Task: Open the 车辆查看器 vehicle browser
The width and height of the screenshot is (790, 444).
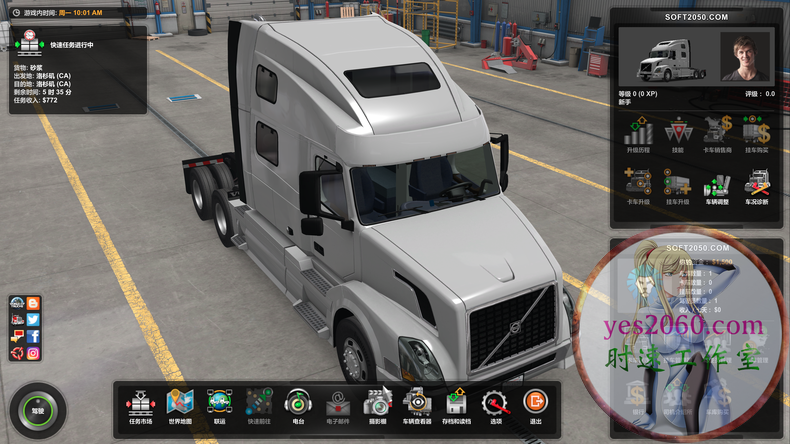Action: [416, 404]
